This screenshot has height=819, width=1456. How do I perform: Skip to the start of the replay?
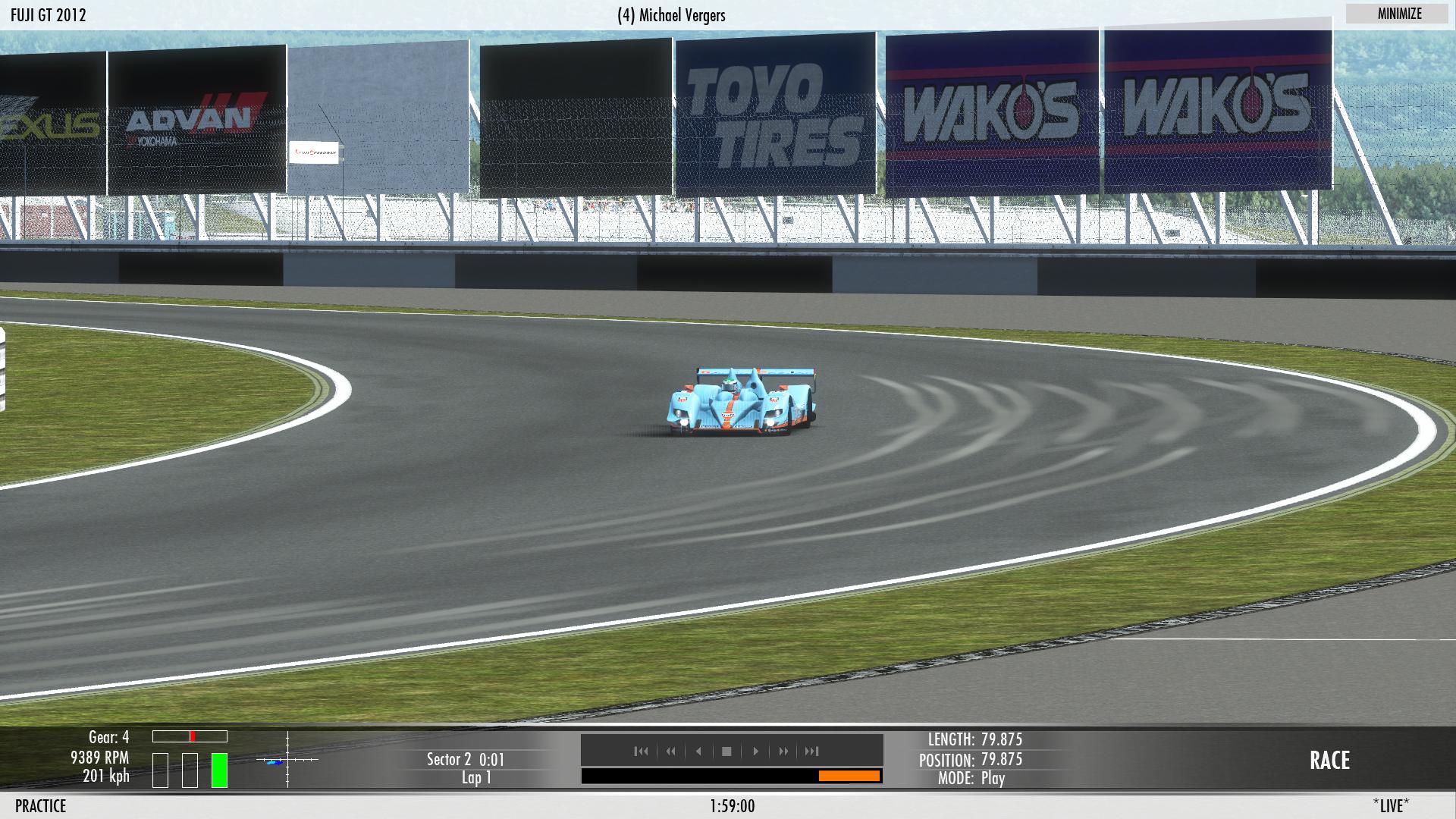tap(641, 752)
